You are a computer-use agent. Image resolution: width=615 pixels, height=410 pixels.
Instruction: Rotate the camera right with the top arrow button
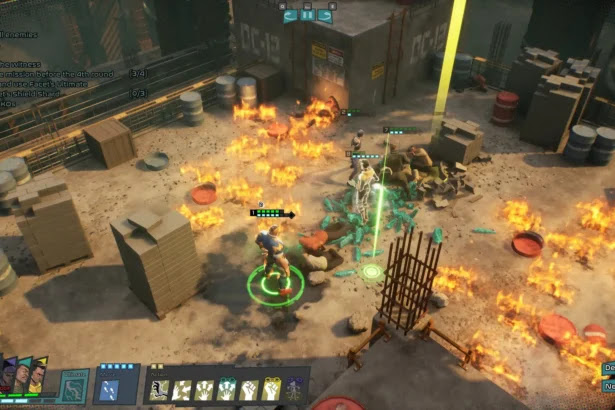coord(326,15)
